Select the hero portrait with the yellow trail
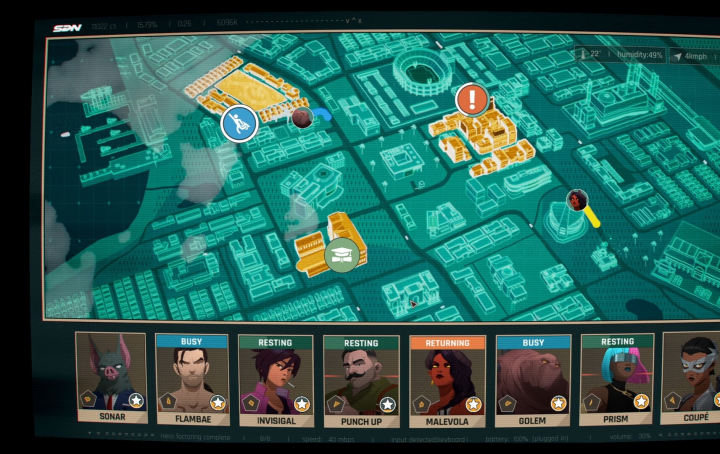 point(577,200)
